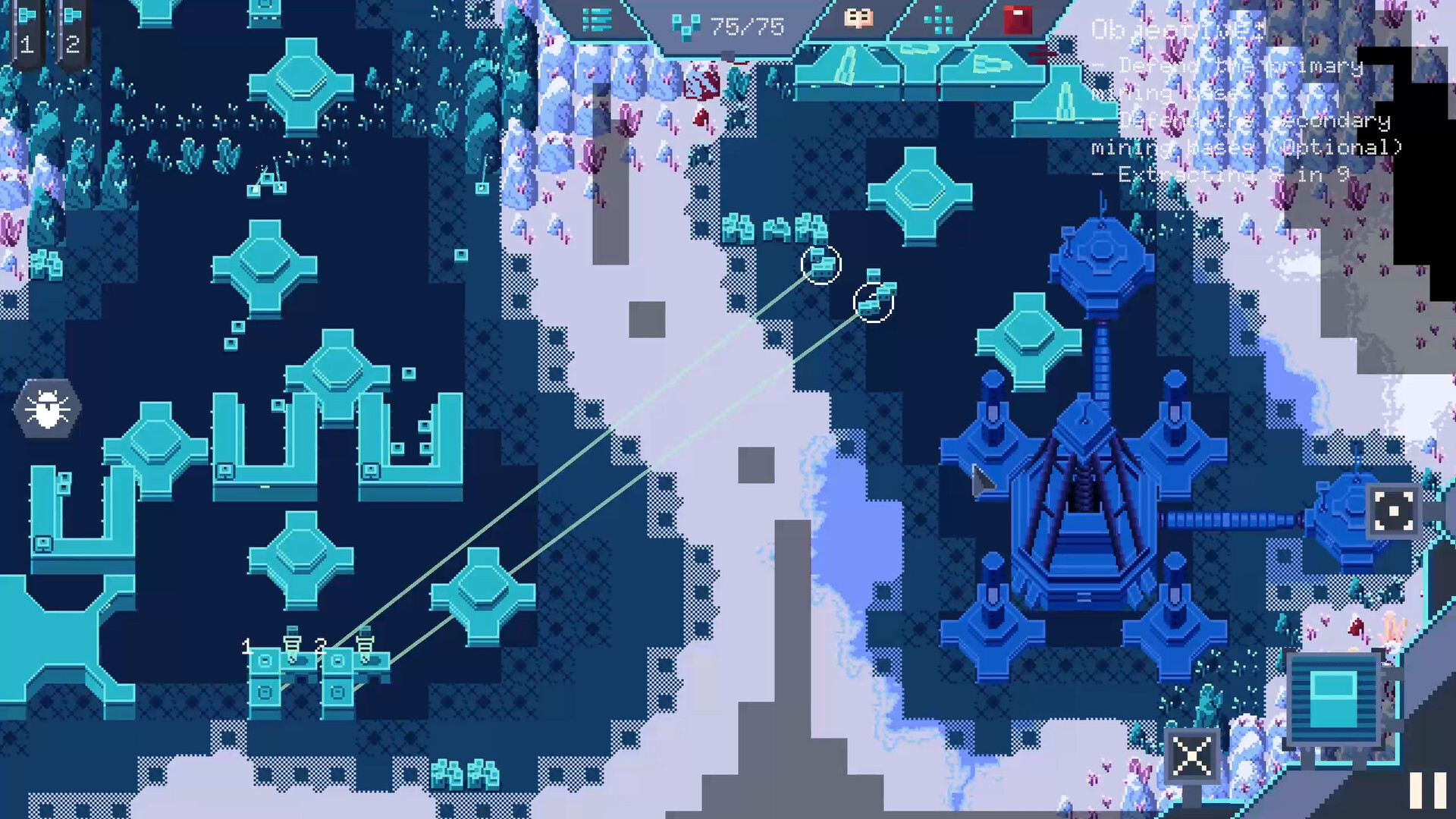This screenshot has height=819, width=1456.
Task: Click the circled harvester unit on the map
Action: (821, 265)
